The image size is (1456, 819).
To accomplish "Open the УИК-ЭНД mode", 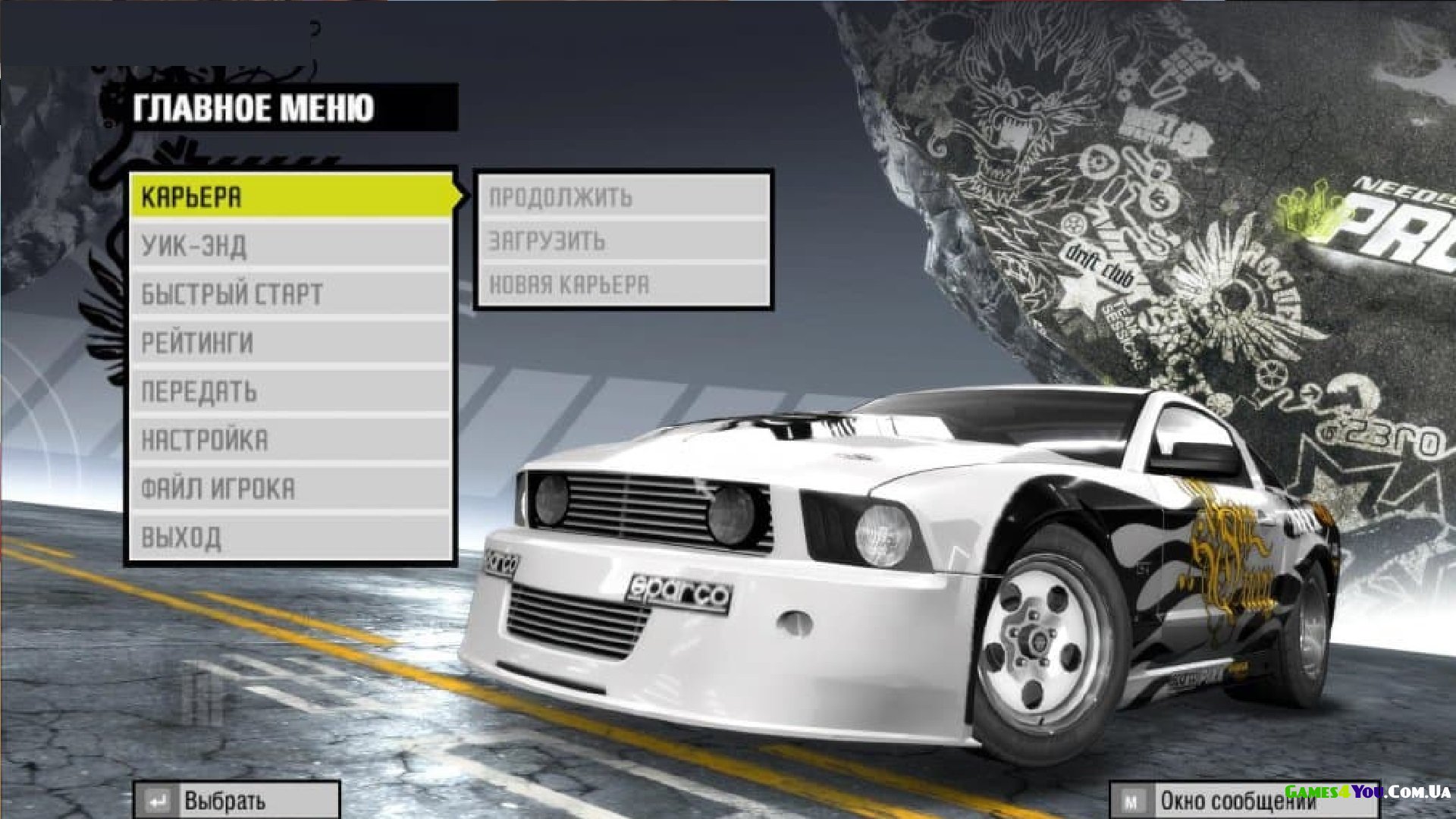I will [x=290, y=246].
